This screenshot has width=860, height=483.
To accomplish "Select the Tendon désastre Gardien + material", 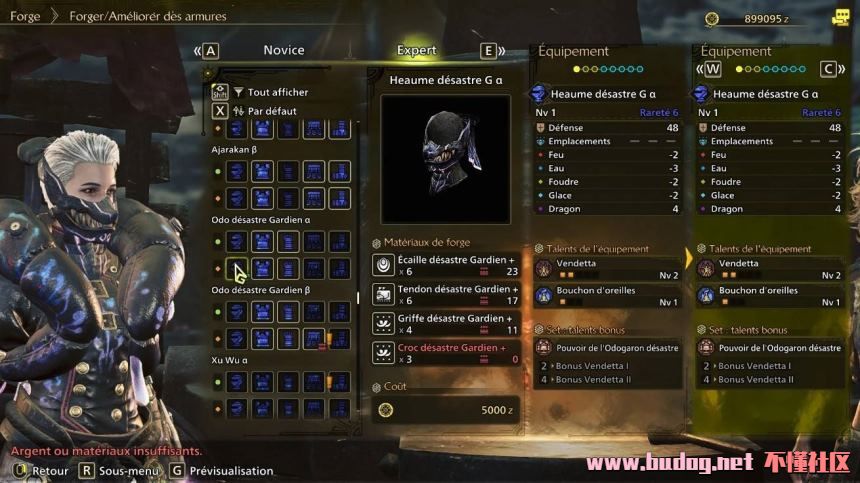I will point(446,294).
